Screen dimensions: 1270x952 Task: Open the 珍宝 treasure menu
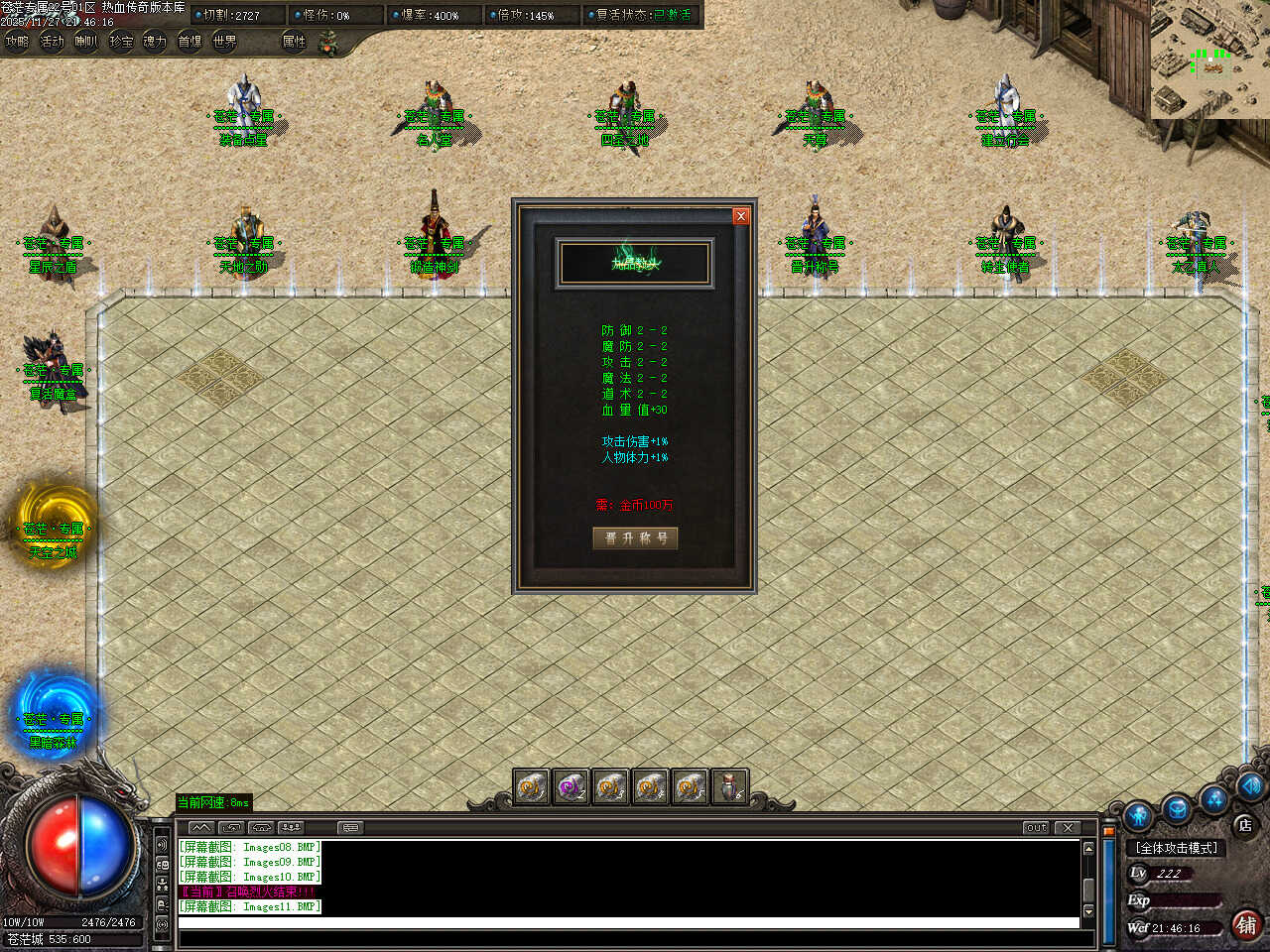pos(121,42)
